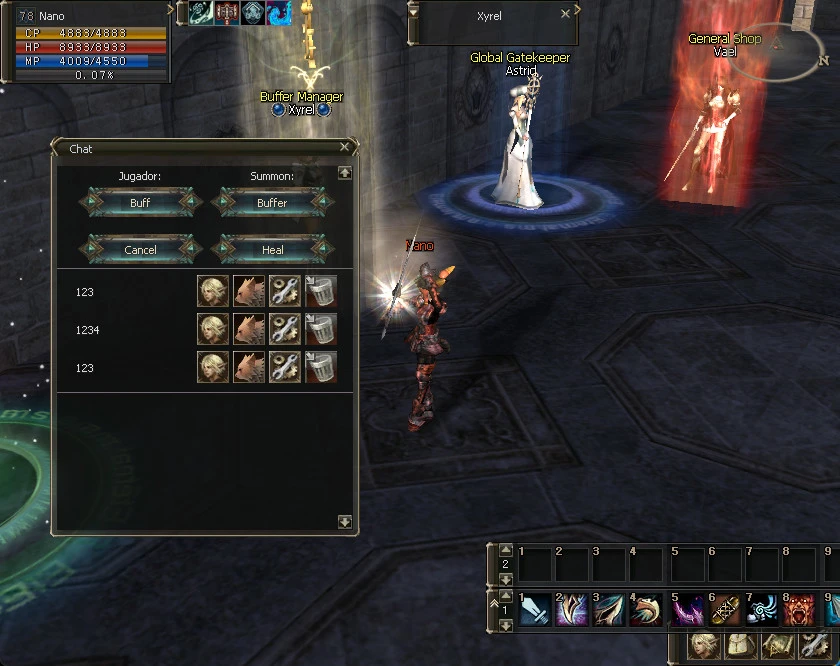Screen dimensions: 840x666
Task: Activate the purple slash skill in slot 5
Action: coord(687,610)
